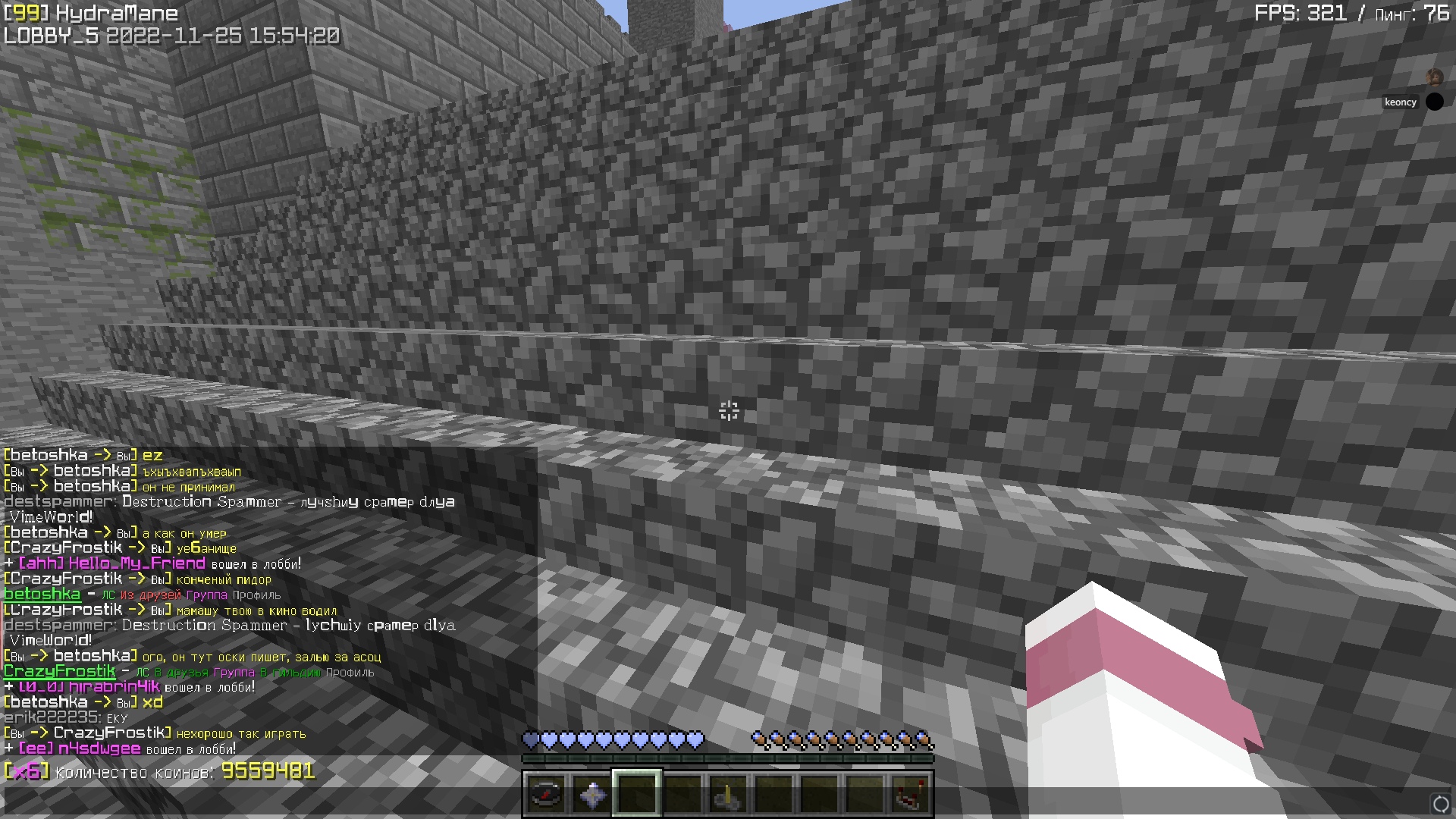Image resolution: width=1456 pixels, height=819 pixels.
Task: Click the keoncy name label in the tab list
Action: click(x=1399, y=101)
